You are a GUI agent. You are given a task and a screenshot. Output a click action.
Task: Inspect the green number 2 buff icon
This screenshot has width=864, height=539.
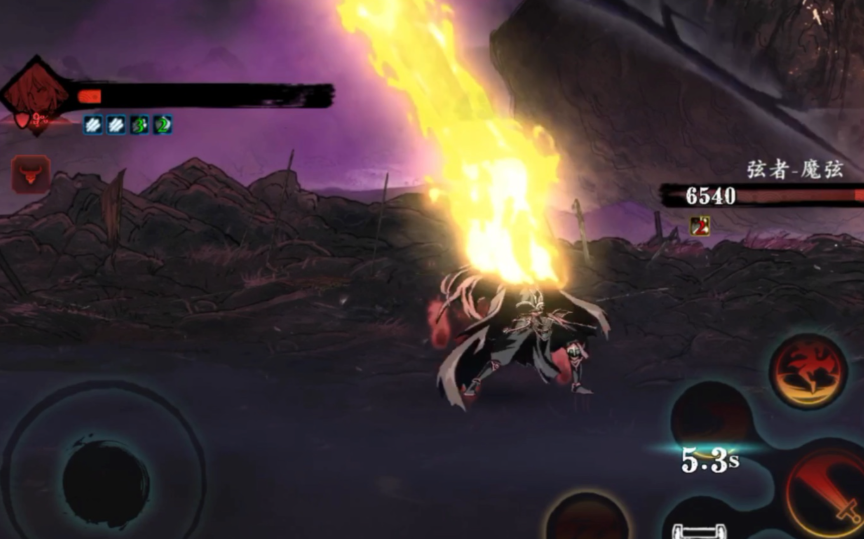(162, 125)
